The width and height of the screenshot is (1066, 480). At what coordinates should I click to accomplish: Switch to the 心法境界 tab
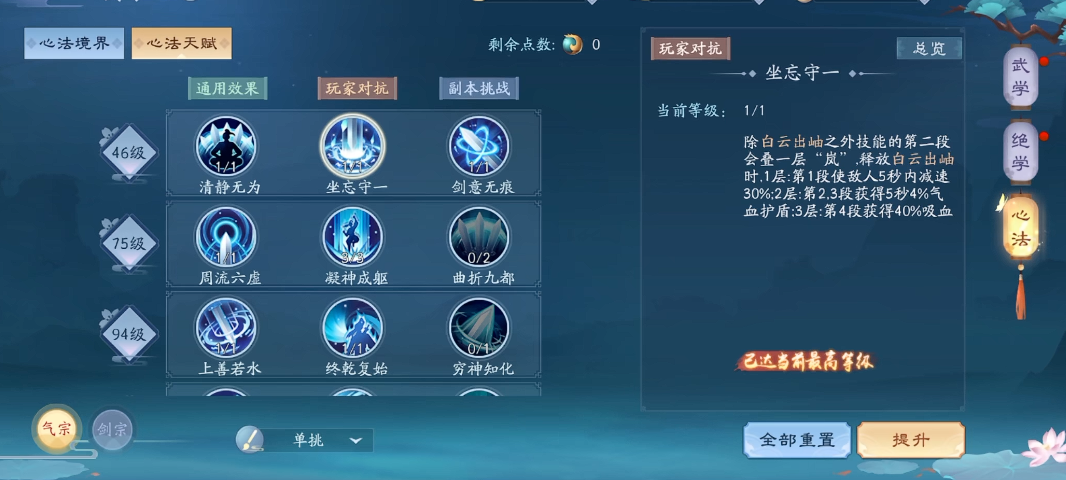point(74,43)
